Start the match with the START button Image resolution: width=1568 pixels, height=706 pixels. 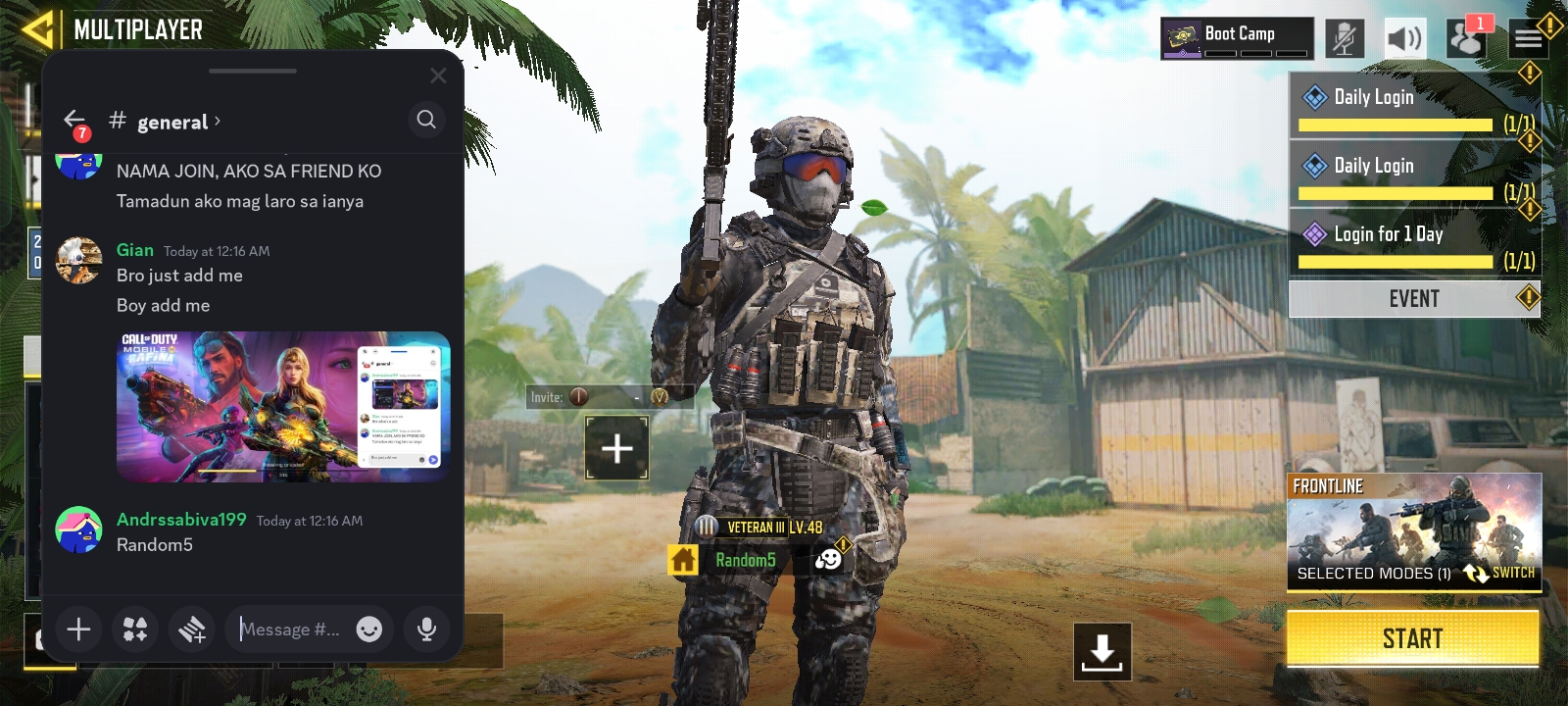click(1412, 639)
